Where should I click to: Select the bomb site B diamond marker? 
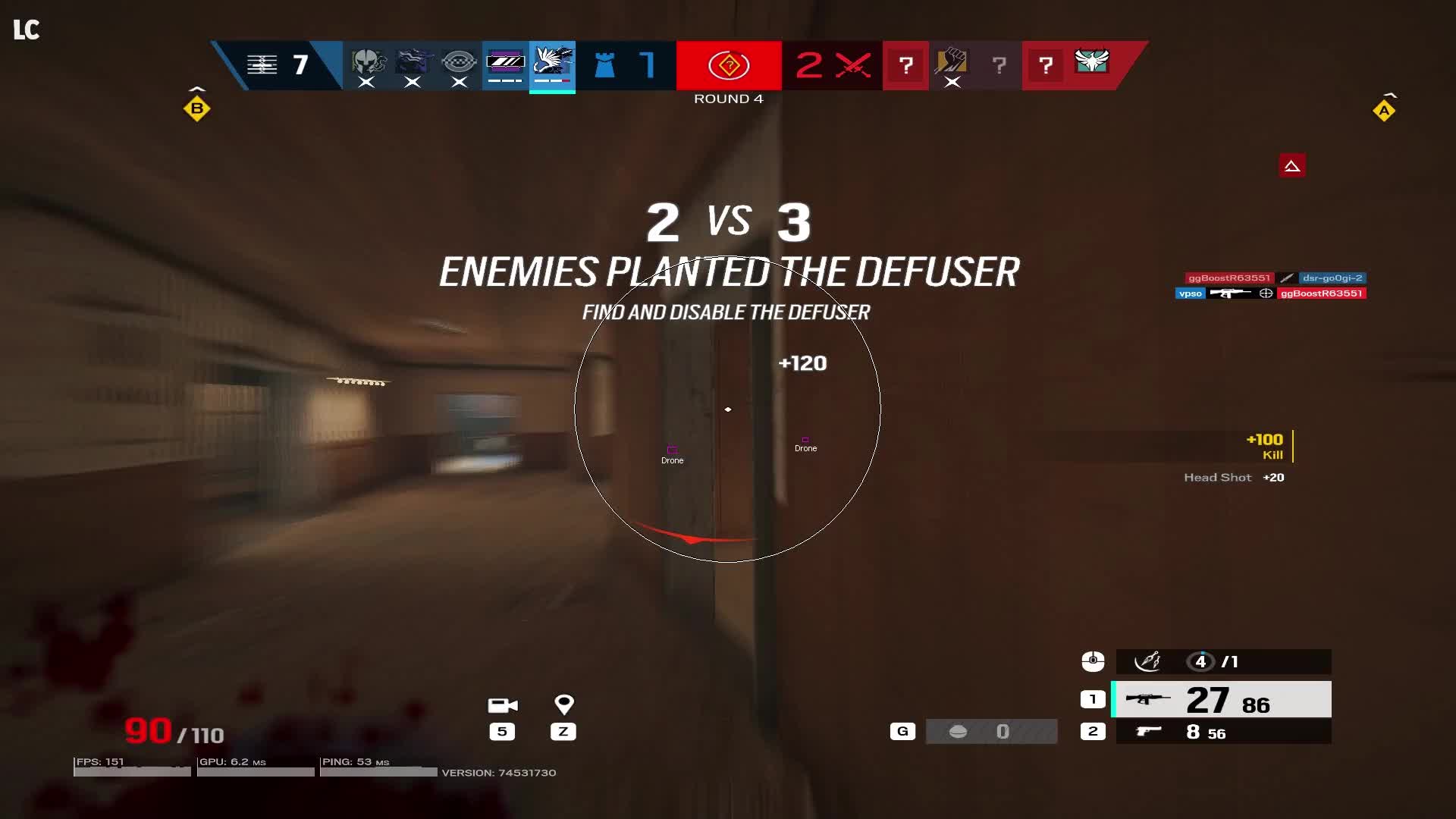pyautogui.click(x=196, y=109)
